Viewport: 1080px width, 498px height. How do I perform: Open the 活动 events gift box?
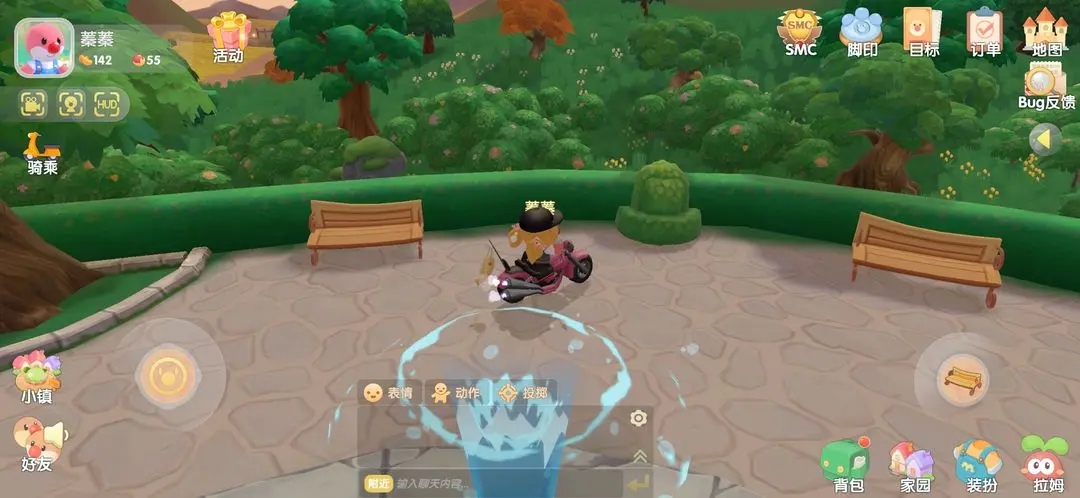point(229,35)
